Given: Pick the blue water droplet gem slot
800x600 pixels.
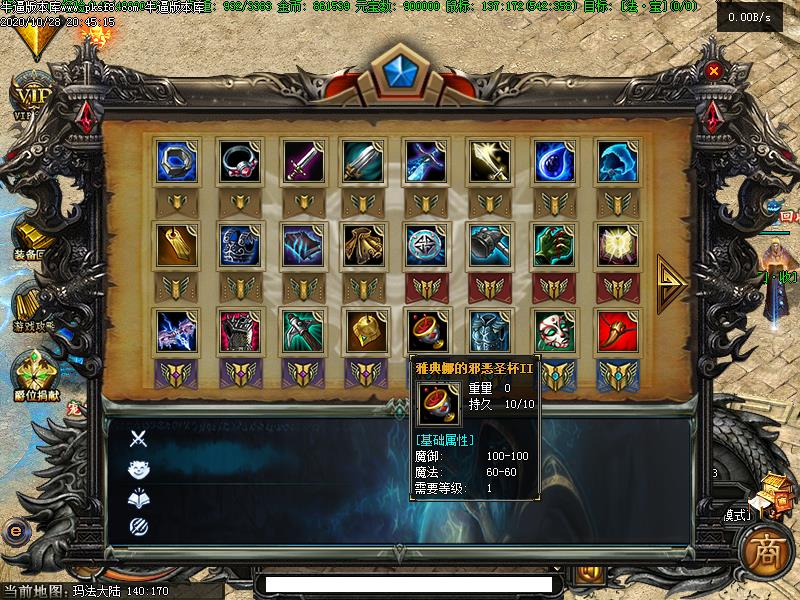Looking at the screenshot, I should [x=553, y=161].
